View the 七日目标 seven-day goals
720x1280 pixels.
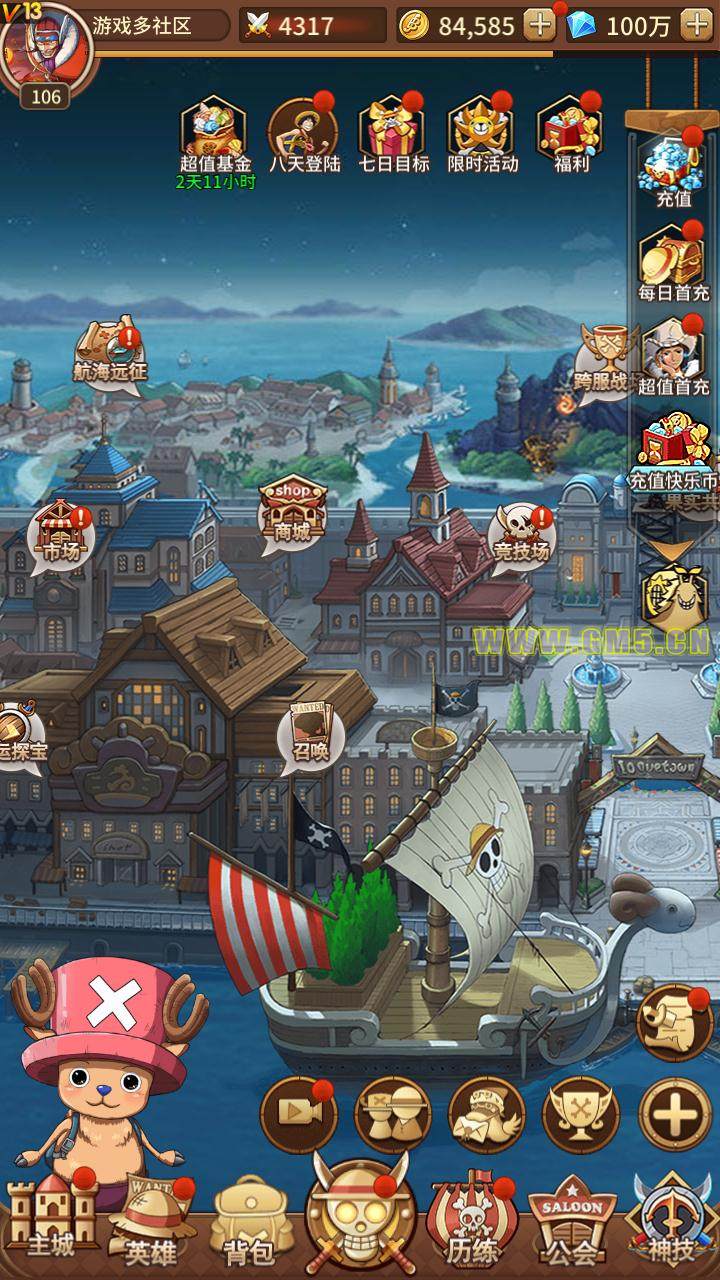coord(393,130)
